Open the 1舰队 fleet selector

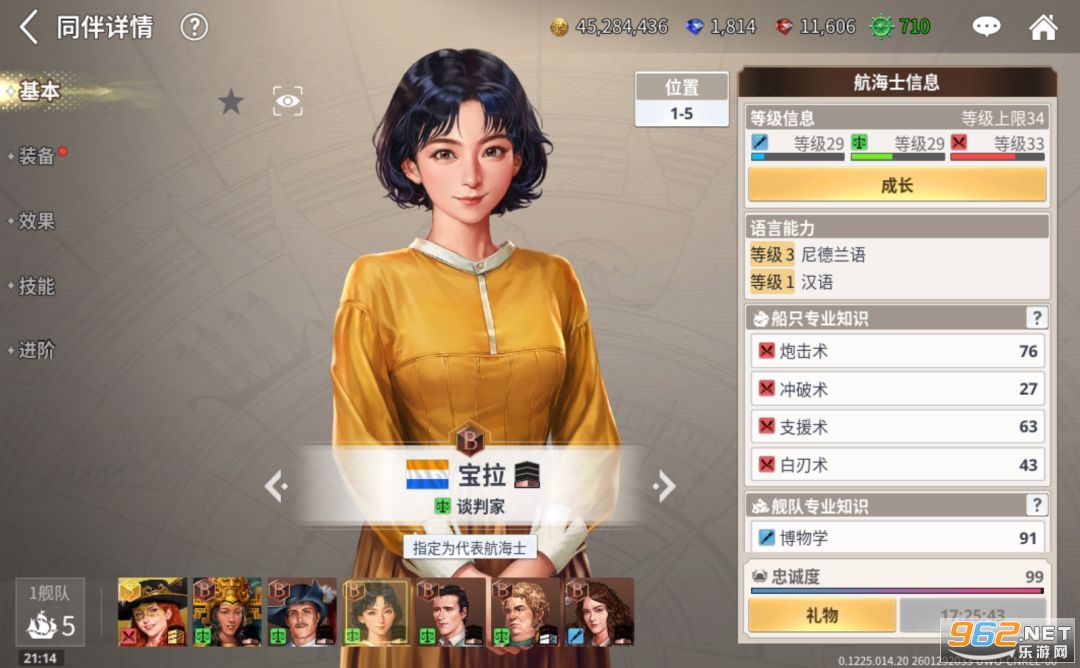click(x=50, y=612)
